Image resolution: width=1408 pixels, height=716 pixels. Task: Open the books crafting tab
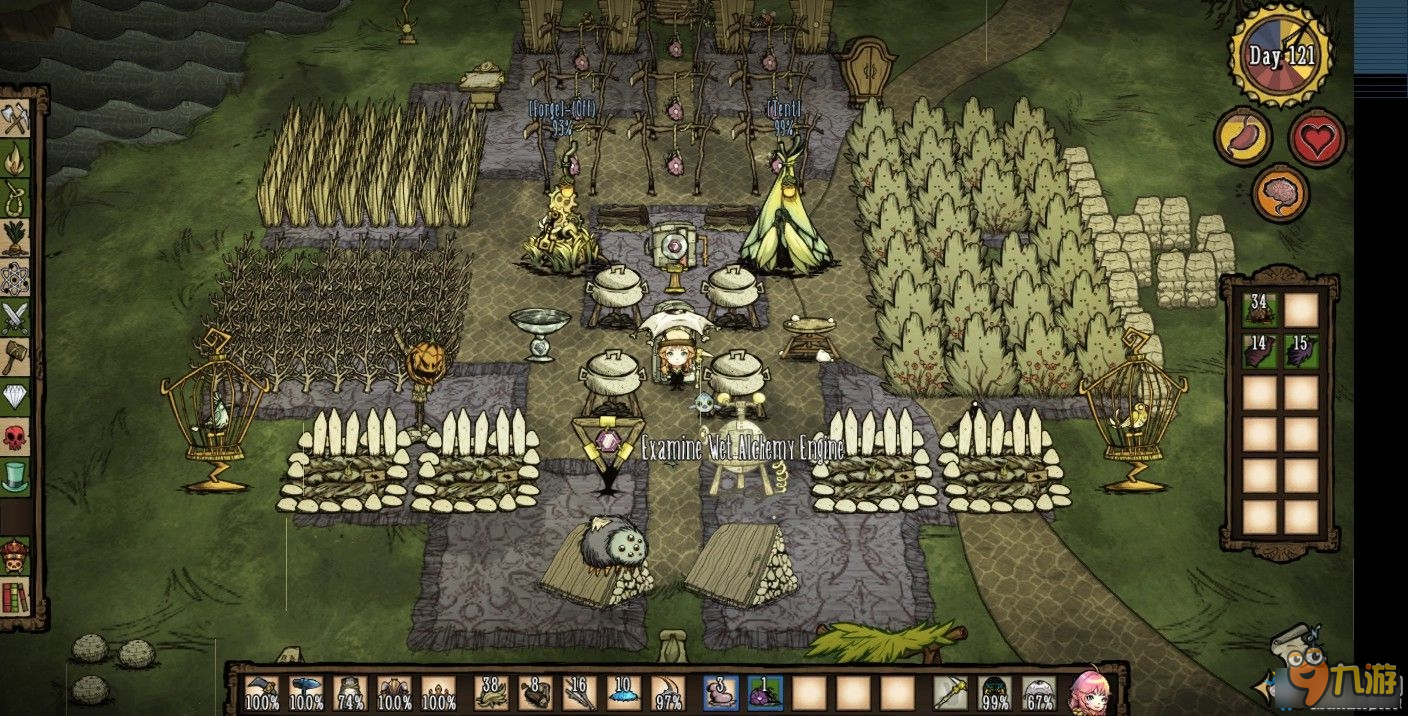[x=16, y=598]
